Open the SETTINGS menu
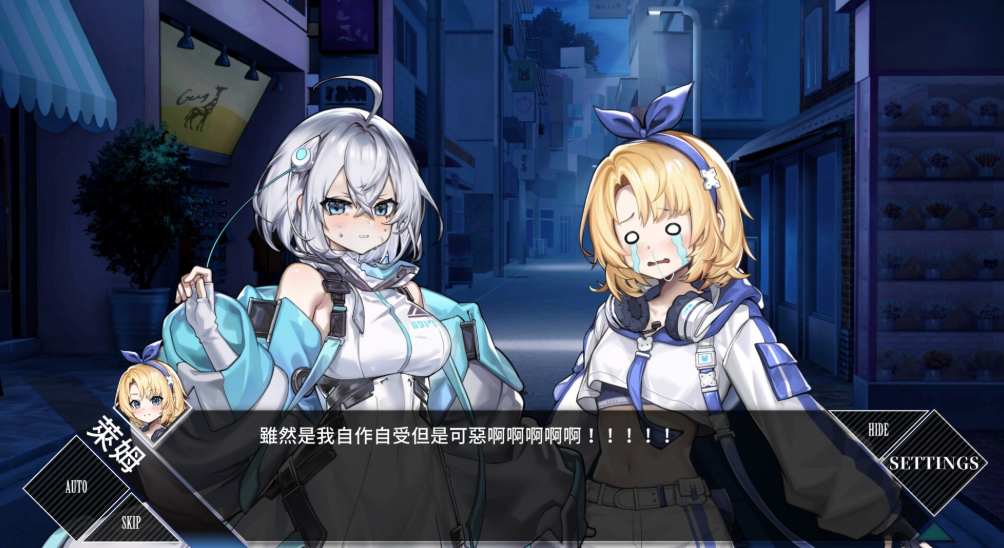 tap(932, 463)
